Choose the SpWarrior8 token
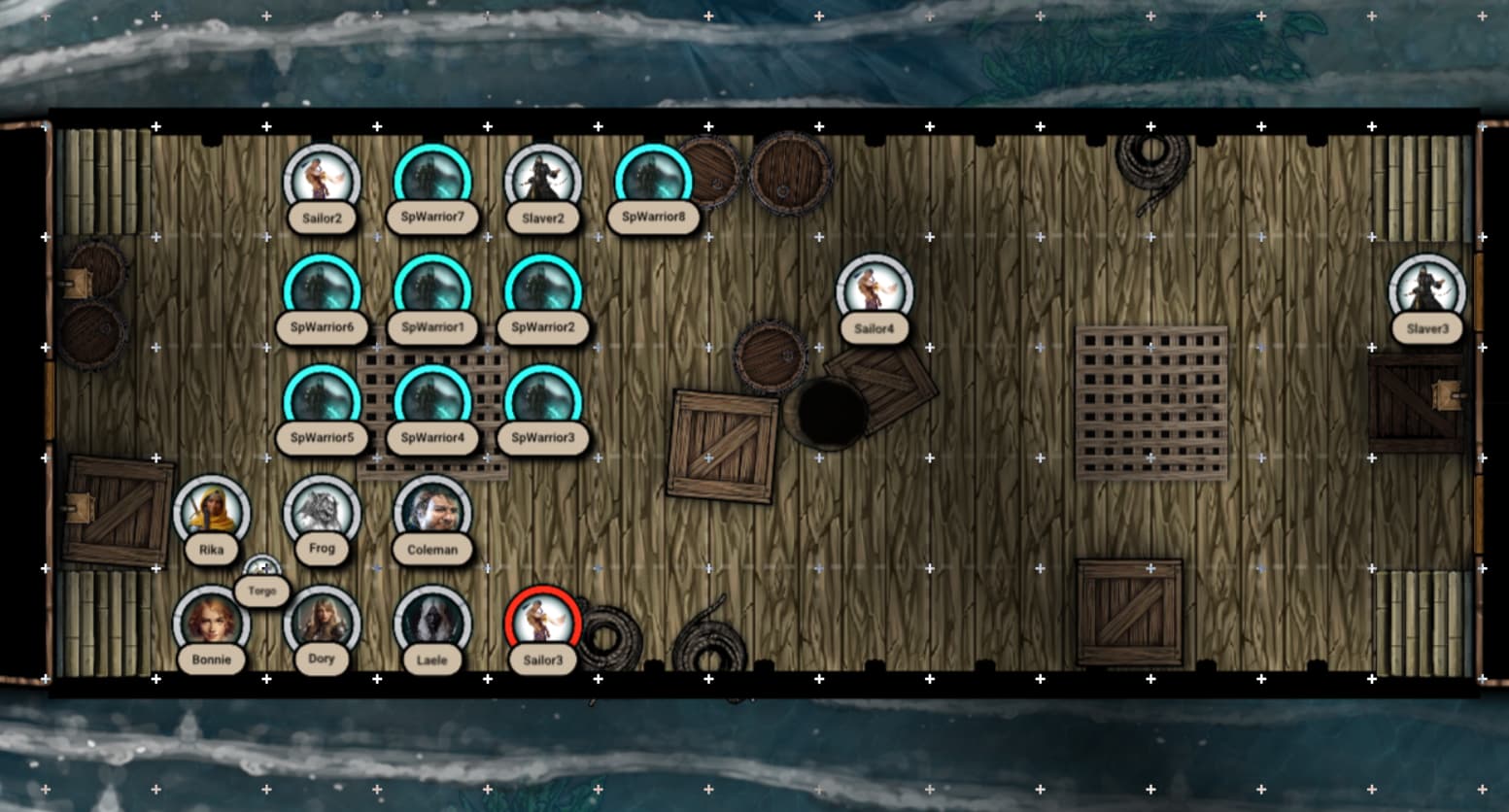 [x=653, y=182]
